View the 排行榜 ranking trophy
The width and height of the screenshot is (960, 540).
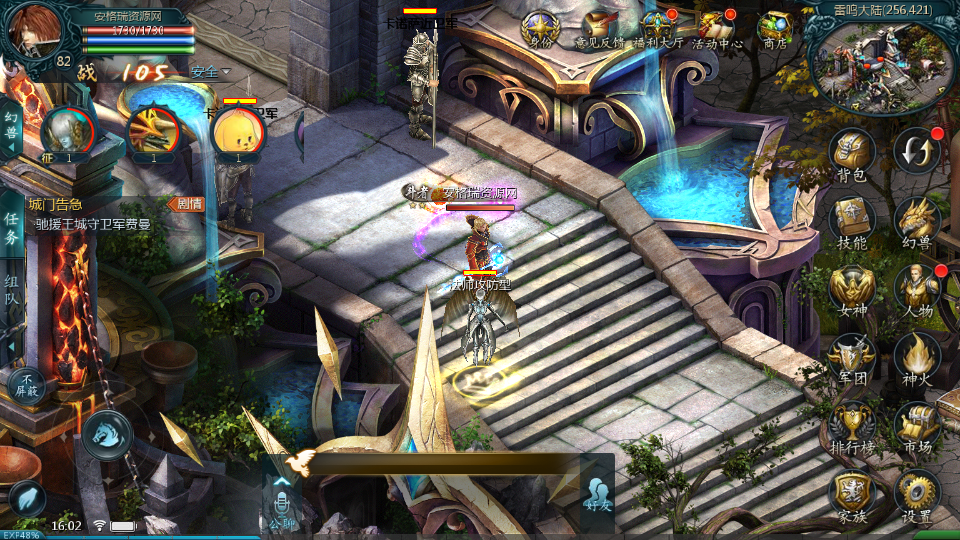tap(851, 423)
